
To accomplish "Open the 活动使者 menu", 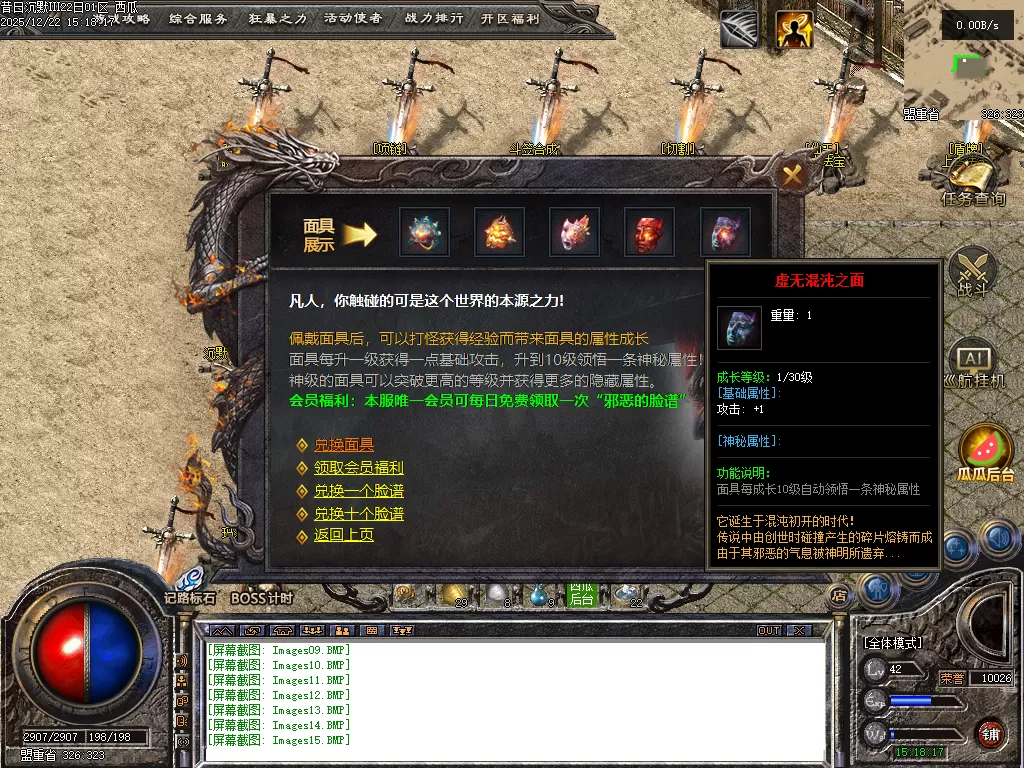I will point(352,19).
